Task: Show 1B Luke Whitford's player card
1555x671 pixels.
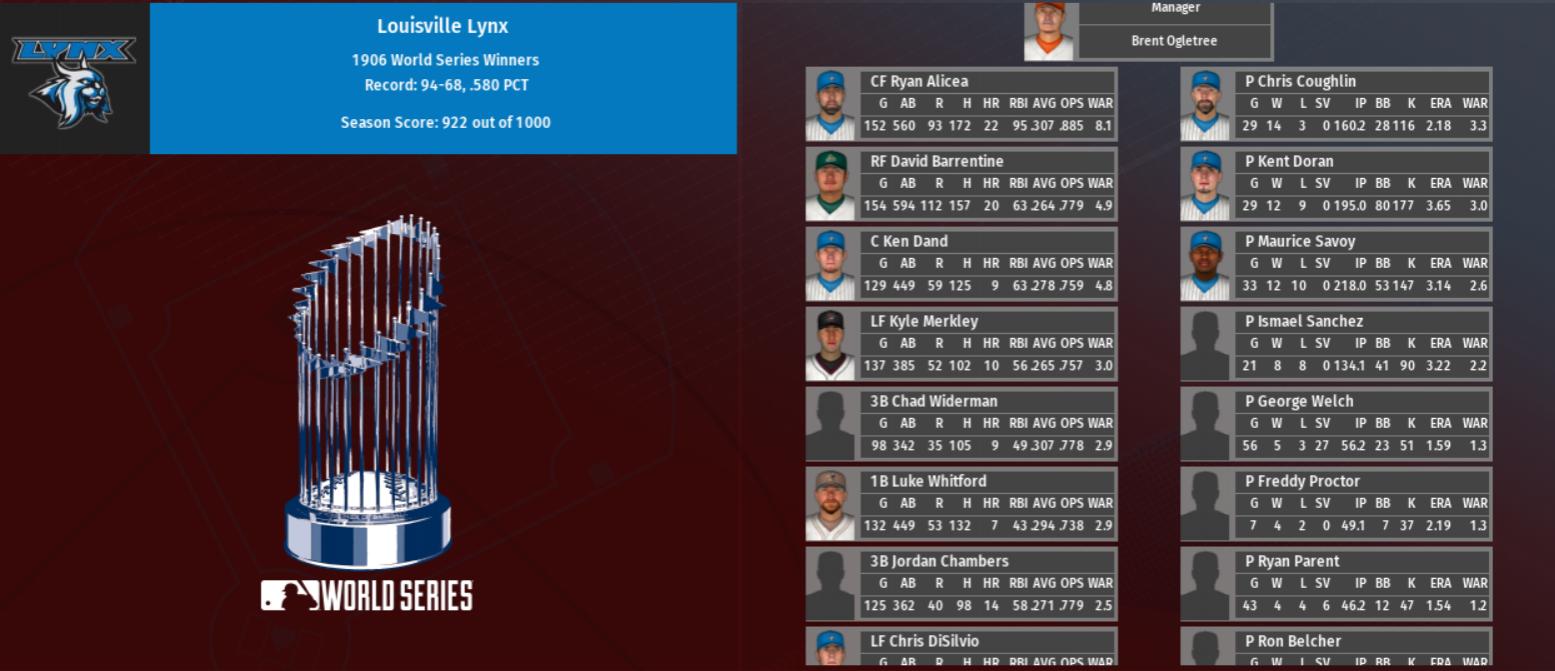Action: tap(928, 481)
